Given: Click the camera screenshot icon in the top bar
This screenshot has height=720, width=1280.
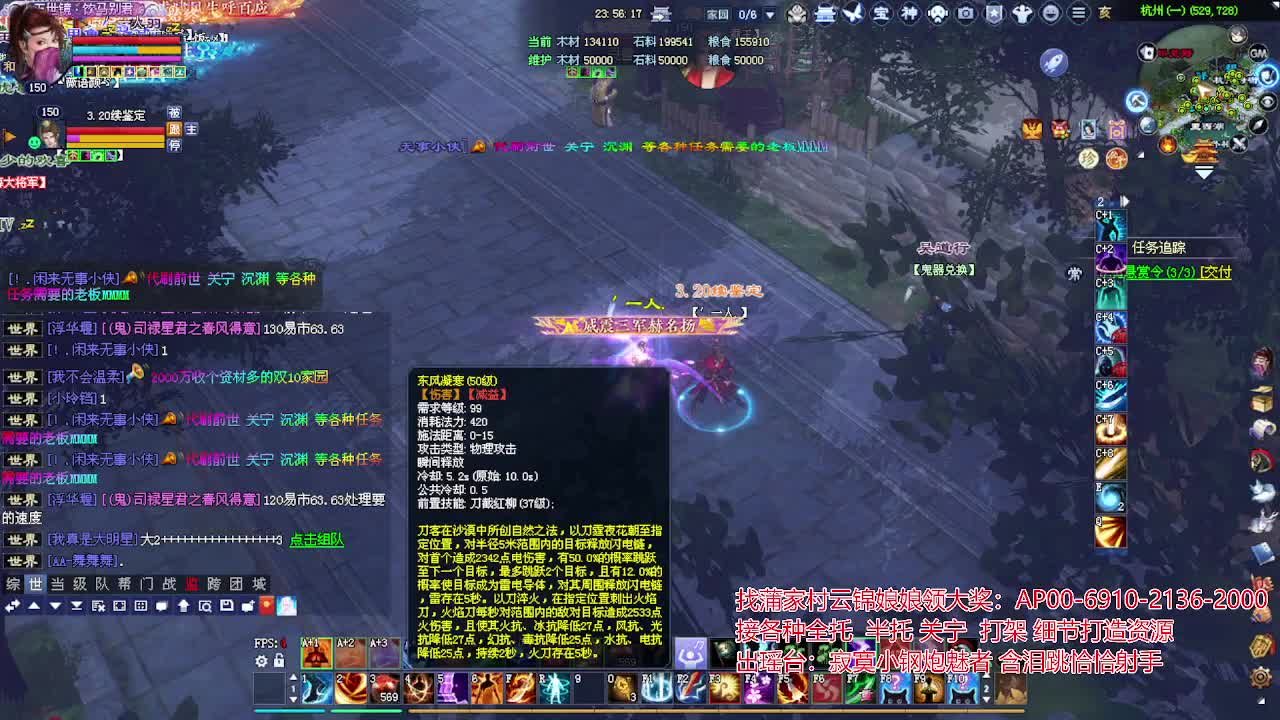Looking at the screenshot, I should 964,13.
